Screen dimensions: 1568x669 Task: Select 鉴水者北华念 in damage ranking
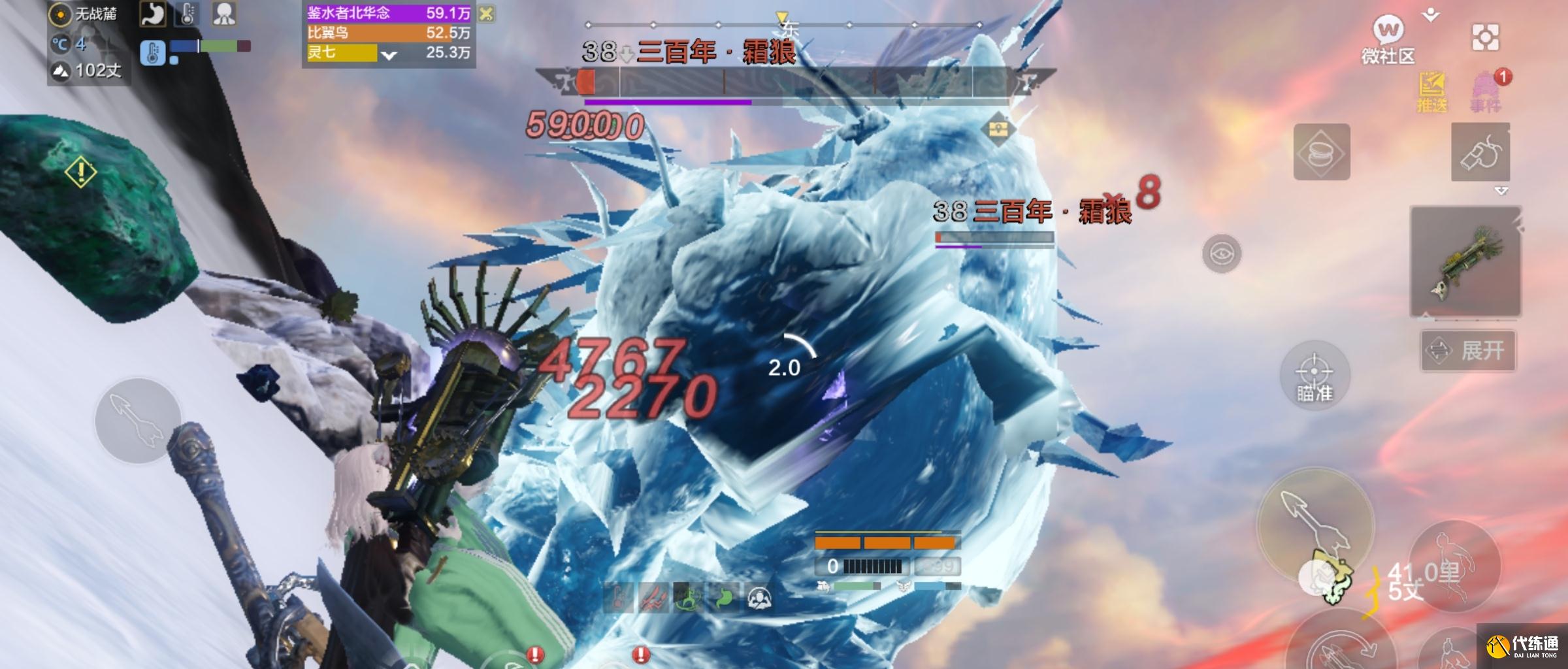pyautogui.click(x=388, y=13)
